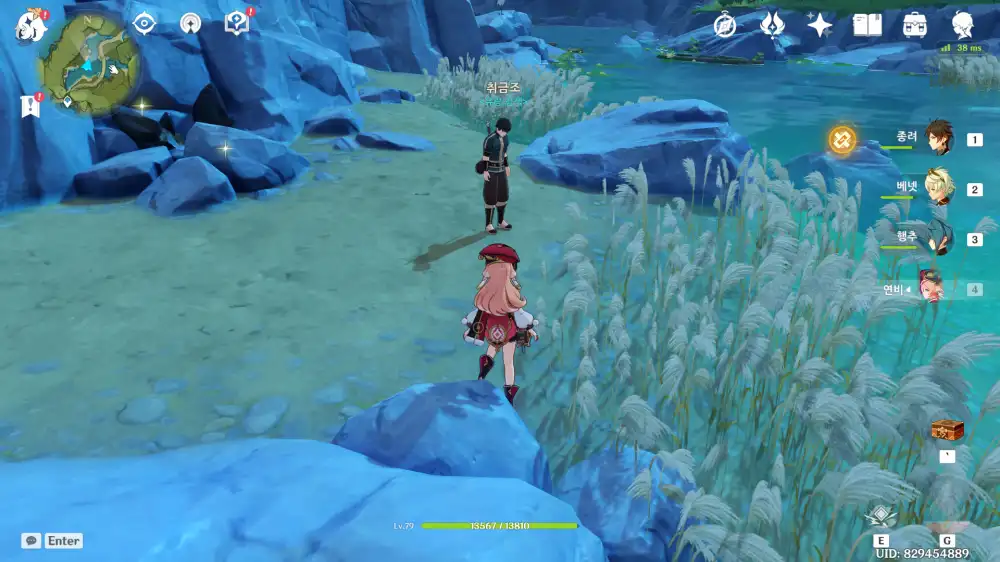Screen dimensions: 1000x562
Task: Open the character screen silhouette icon
Action: [x=962, y=25]
